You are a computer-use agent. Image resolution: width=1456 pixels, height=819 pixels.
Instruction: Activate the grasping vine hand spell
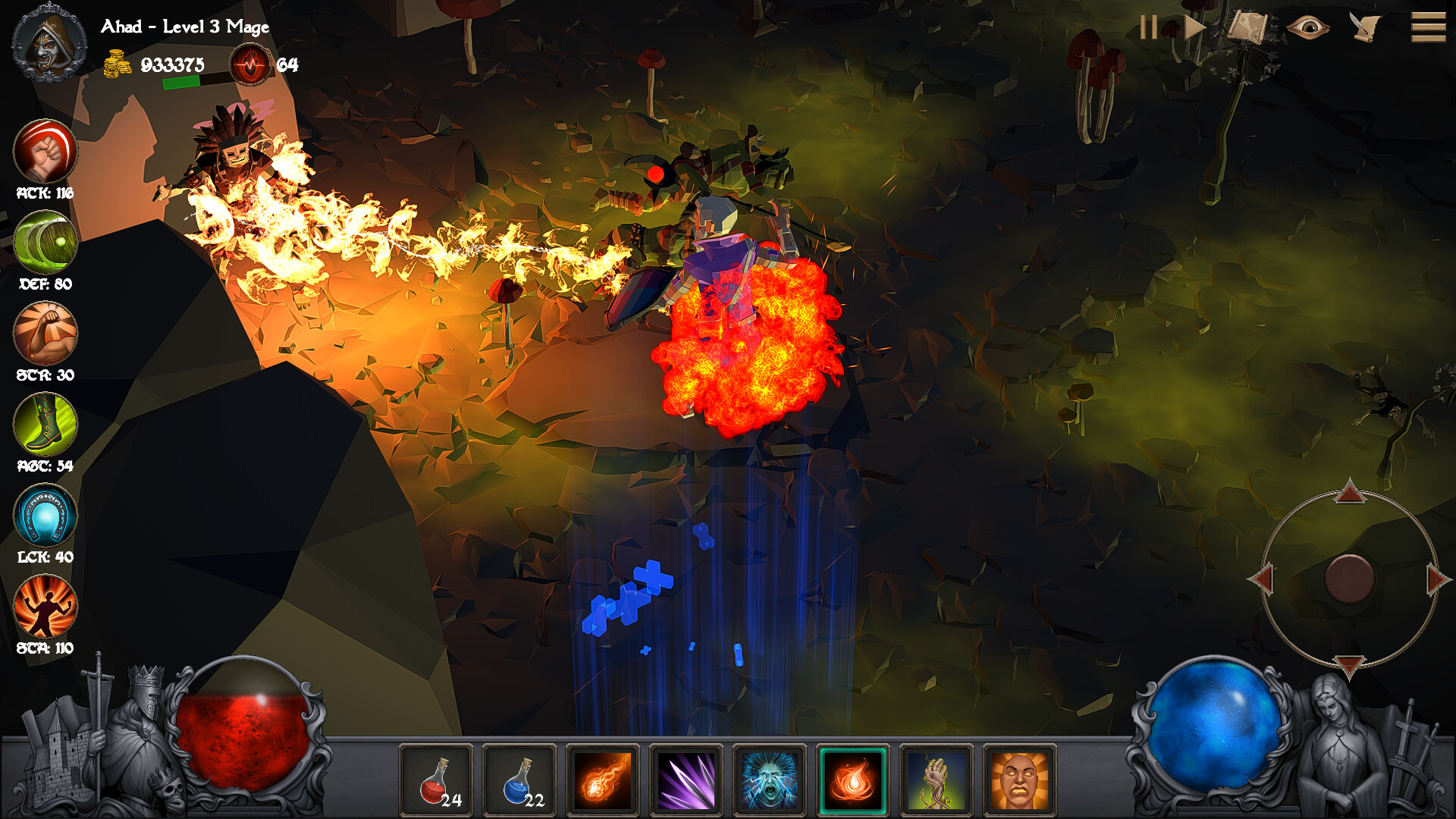[x=937, y=781]
